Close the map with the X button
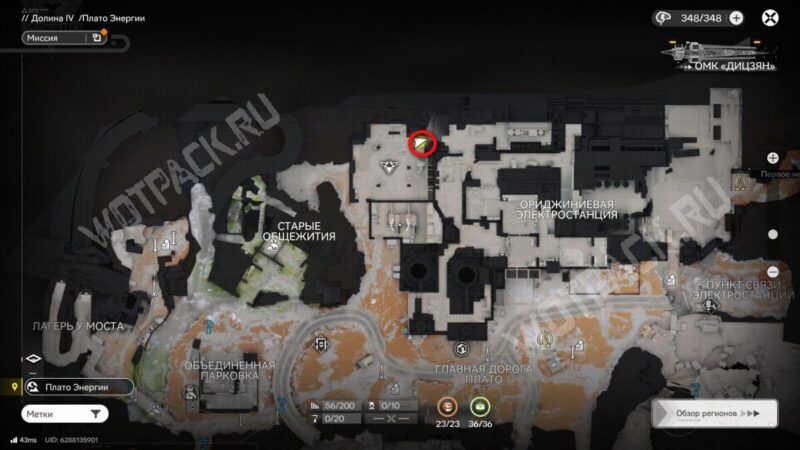This screenshot has width=800, height=450. tap(770, 18)
